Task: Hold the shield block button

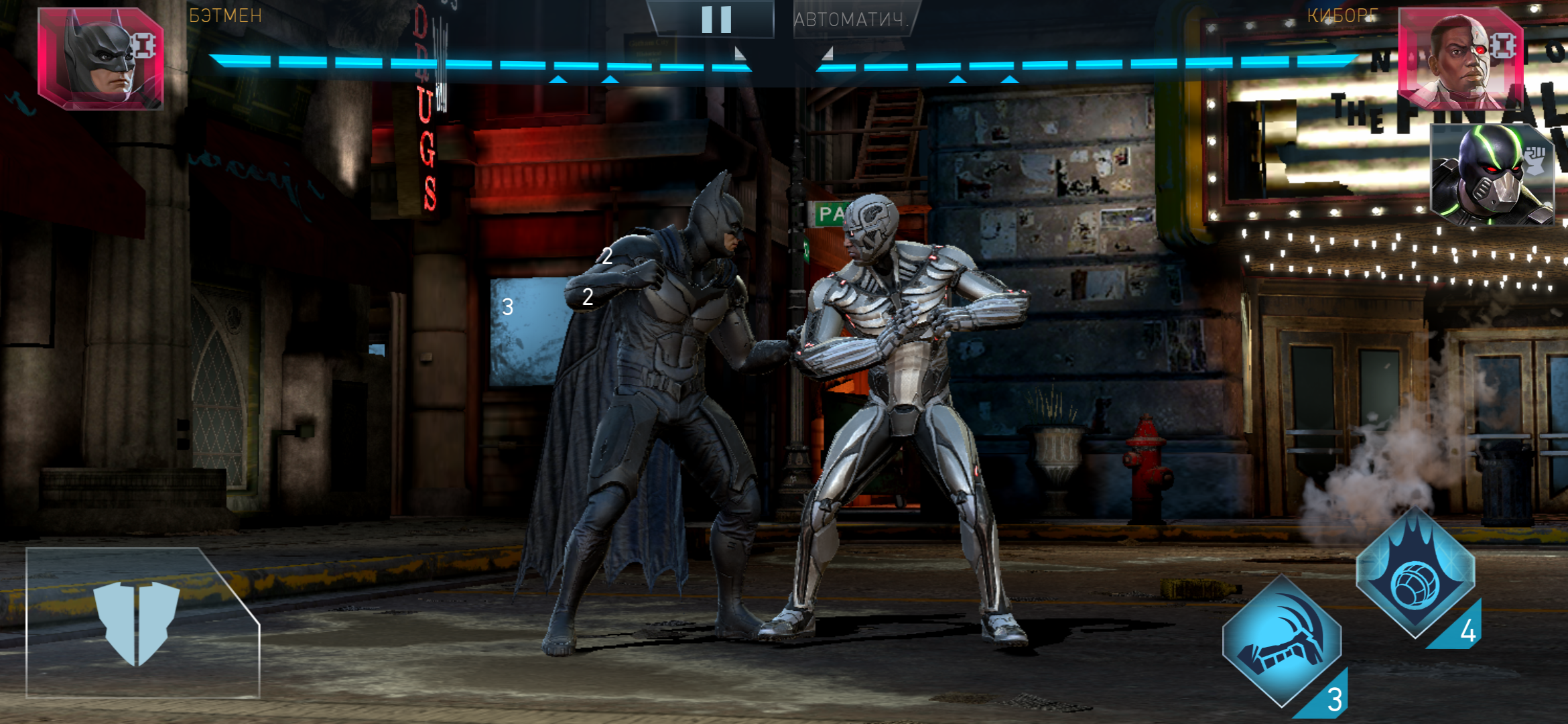Action: point(137,623)
